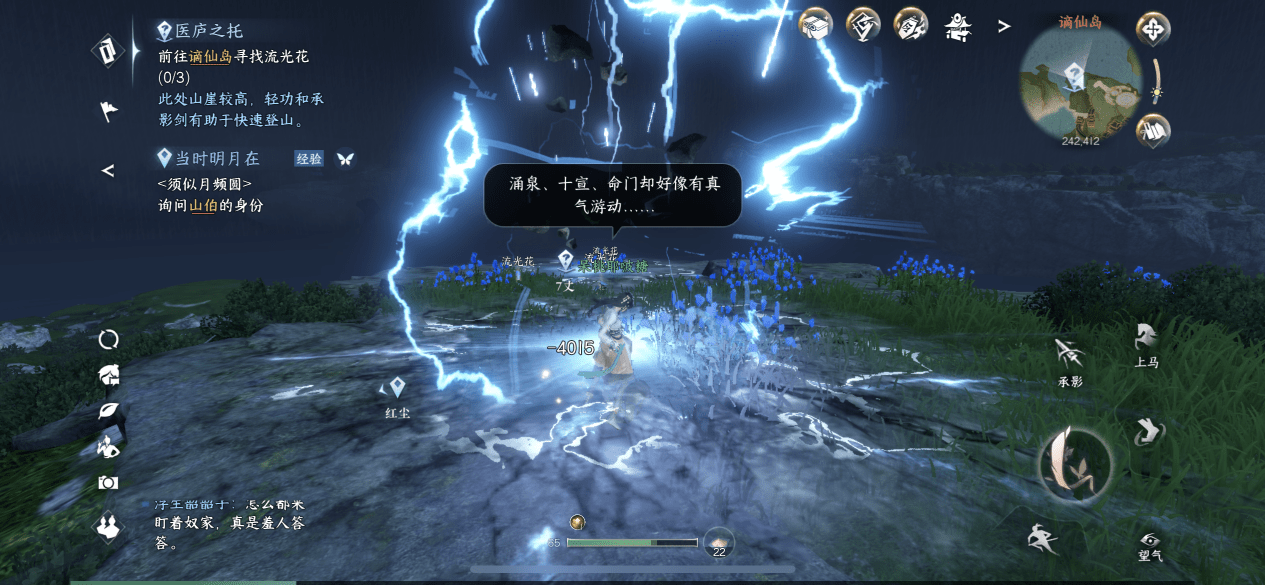The height and width of the screenshot is (585, 1265).
Task: Click the pagoda building icon in the top bar
Action: coord(959,26)
